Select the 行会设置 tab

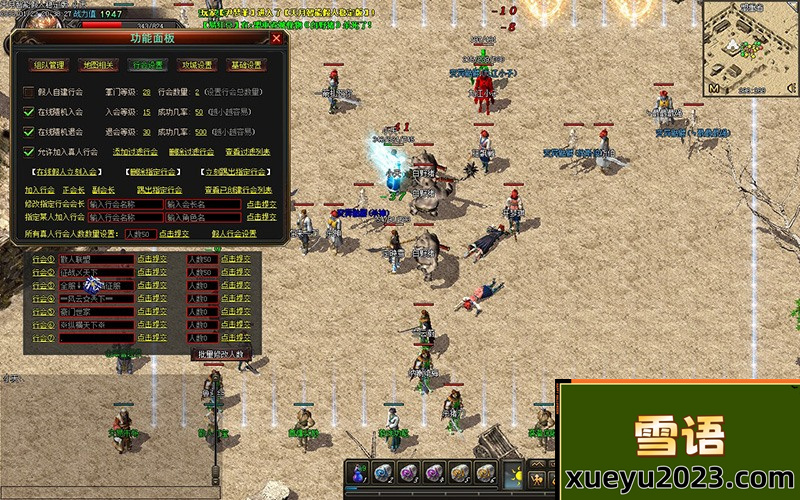coord(148,65)
